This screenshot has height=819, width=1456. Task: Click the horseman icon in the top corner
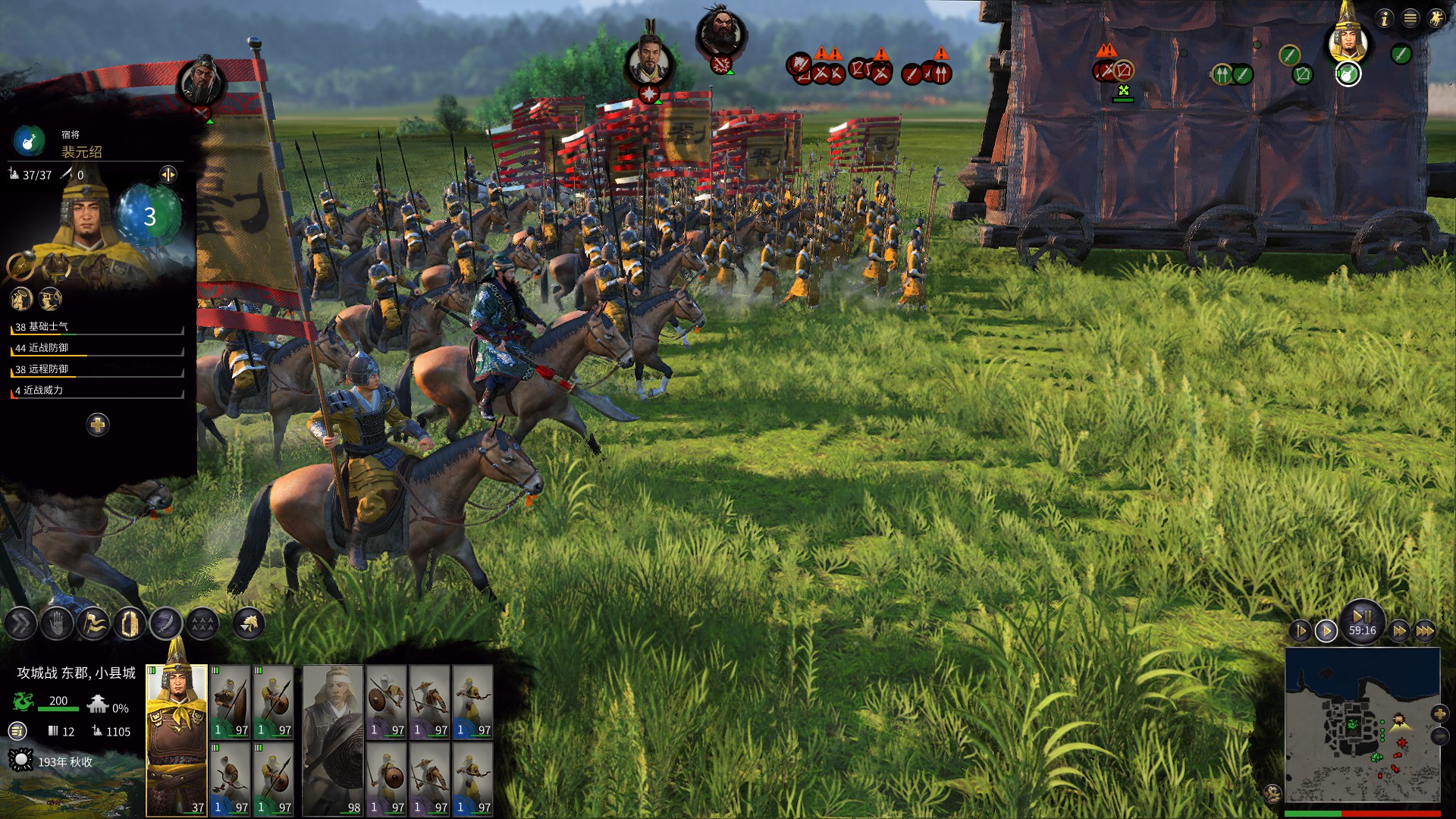pos(1436,18)
